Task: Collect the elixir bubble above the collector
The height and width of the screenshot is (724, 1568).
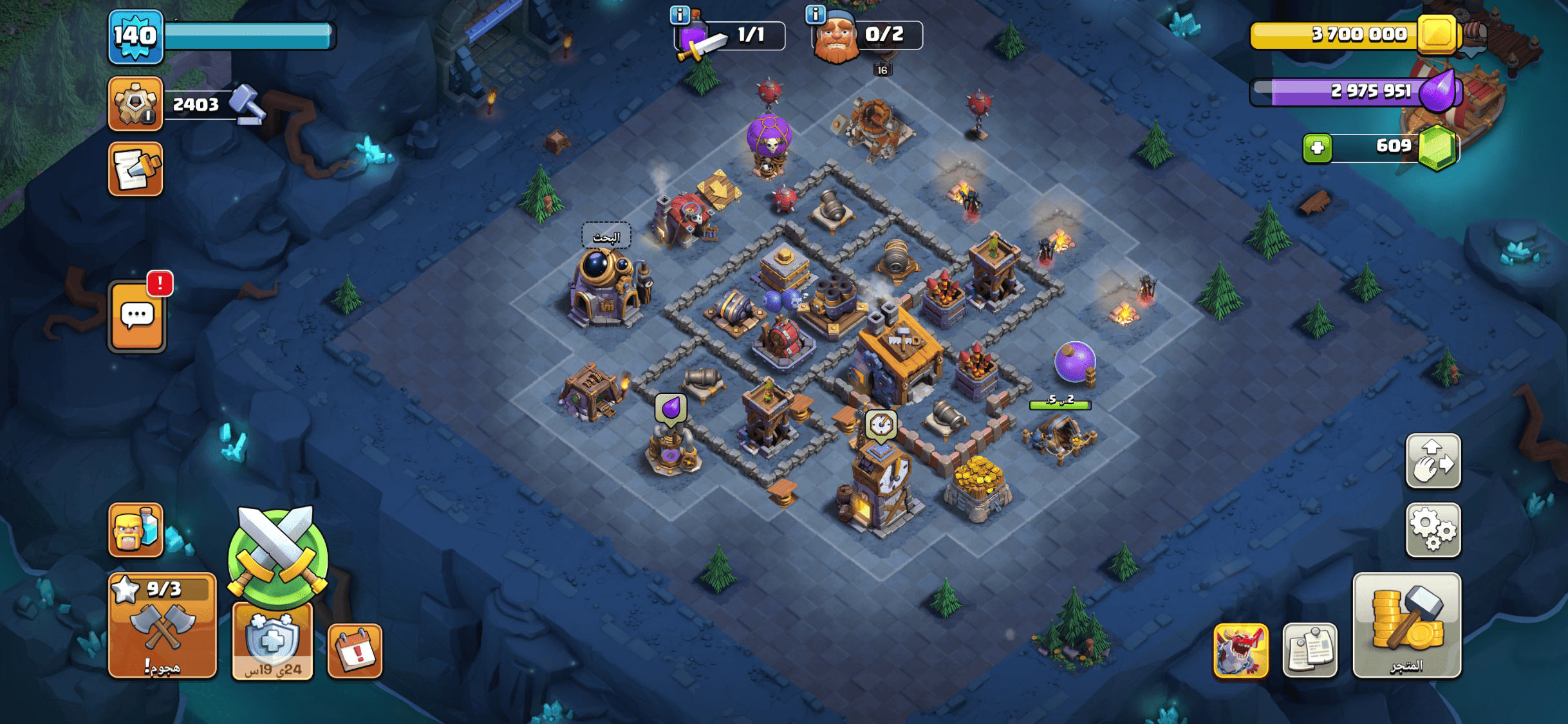Action: [671, 409]
